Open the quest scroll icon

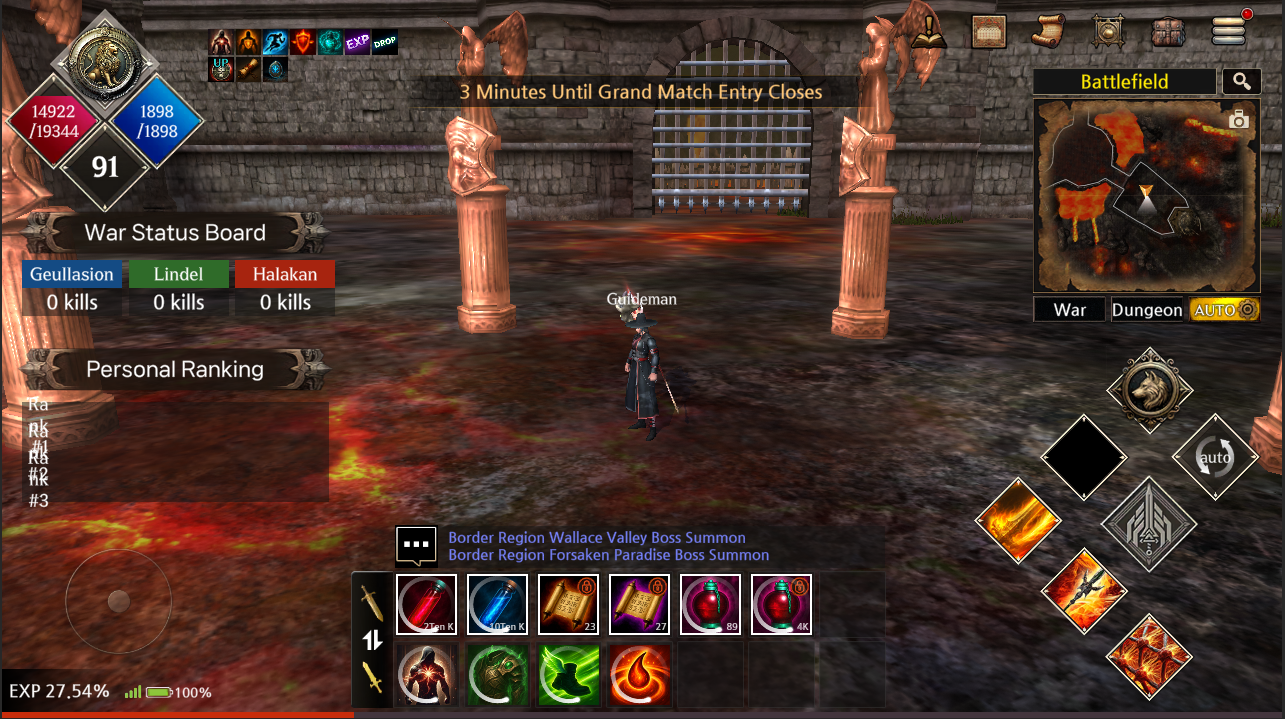click(x=1048, y=31)
